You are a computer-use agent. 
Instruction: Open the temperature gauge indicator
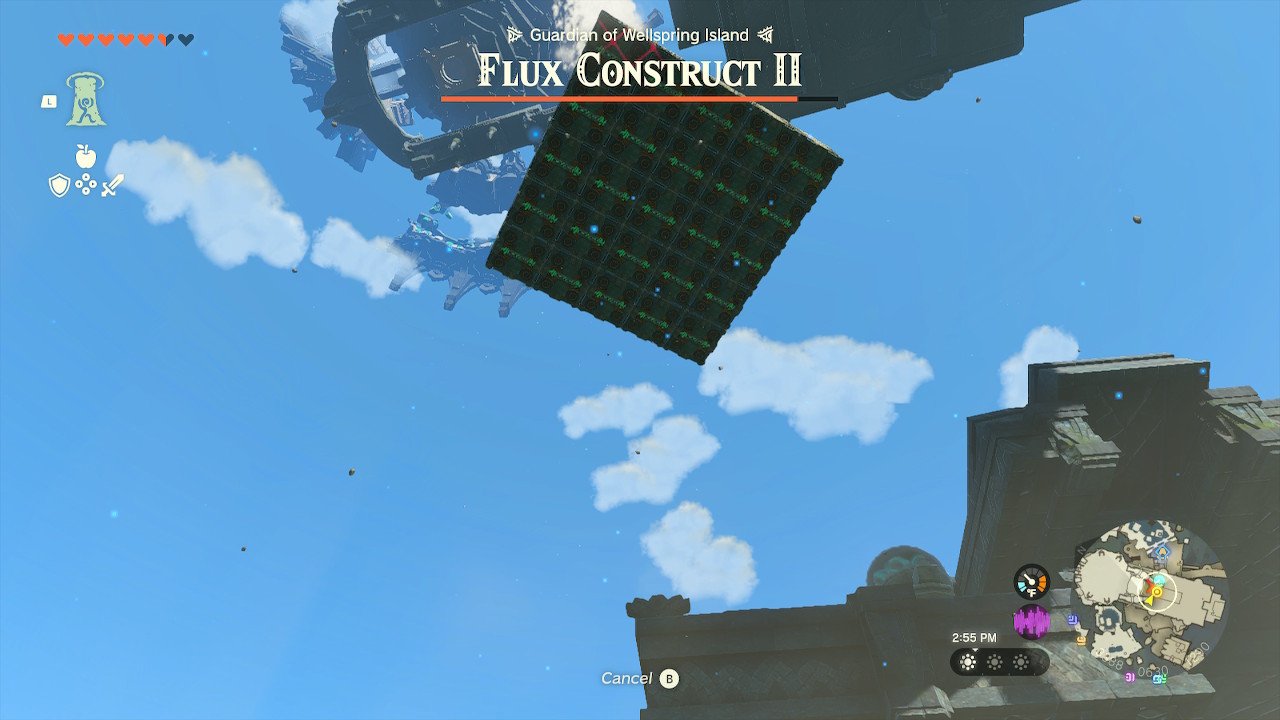[1031, 580]
